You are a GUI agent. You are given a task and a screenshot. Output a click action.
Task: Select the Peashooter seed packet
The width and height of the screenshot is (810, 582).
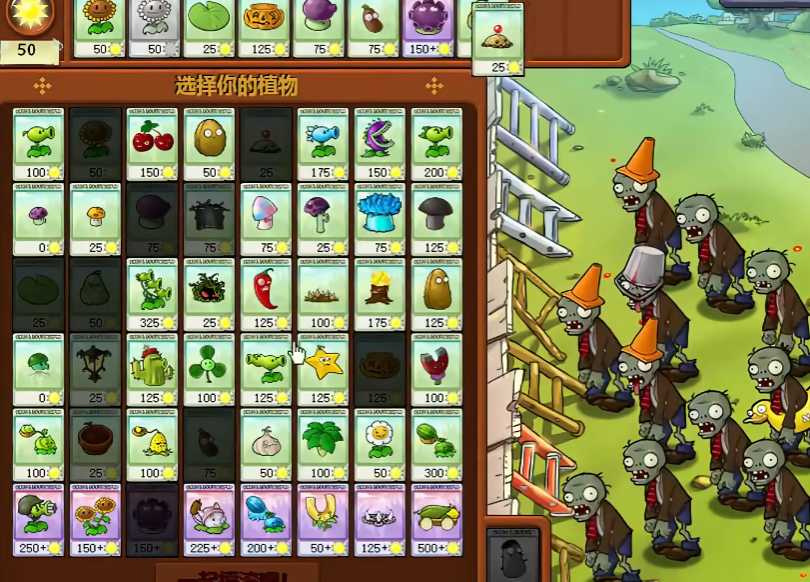coord(38,143)
